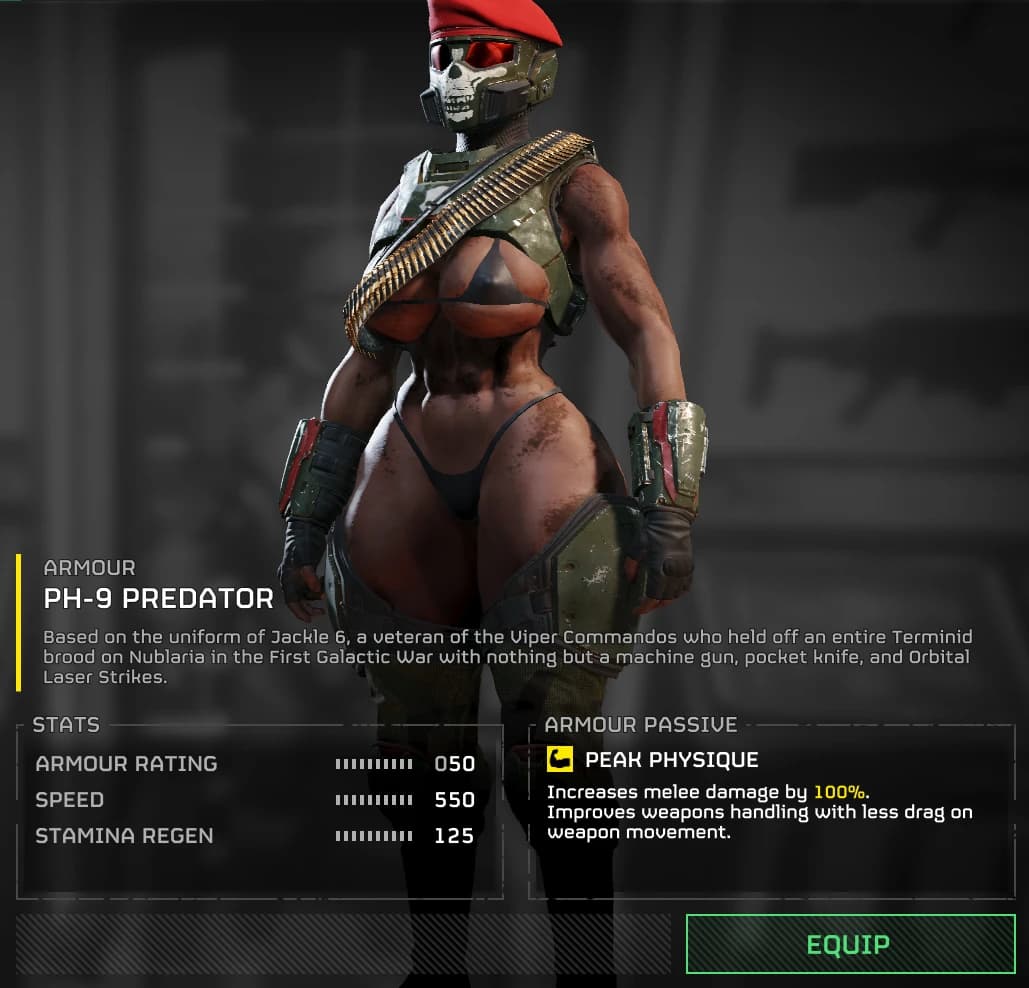Viewport: 1029px width, 988px height.
Task: Equip the PH-9 Predator armour
Action: coord(849,944)
